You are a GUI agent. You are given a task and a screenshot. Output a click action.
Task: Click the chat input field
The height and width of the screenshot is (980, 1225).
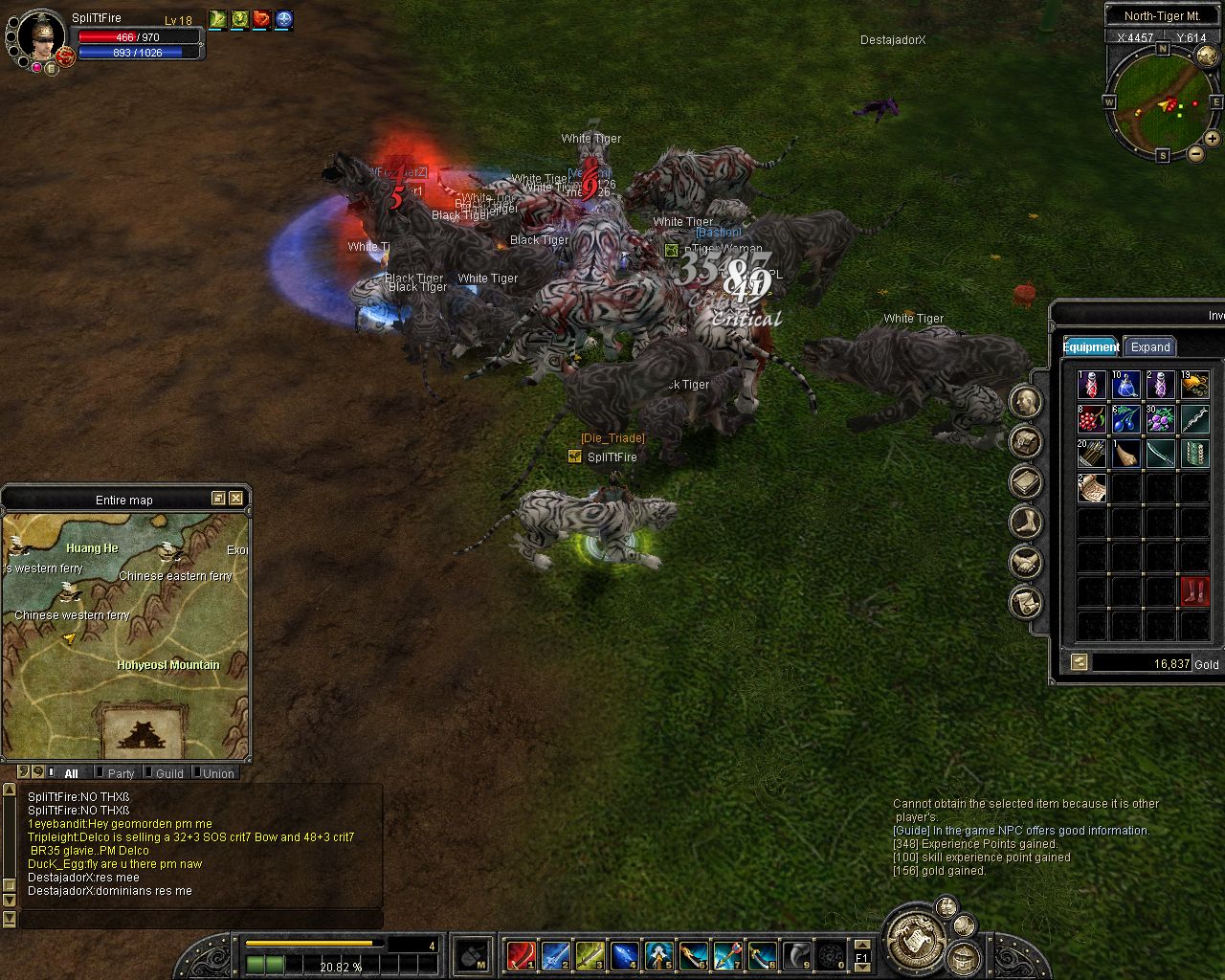click(x=201, y=920)
